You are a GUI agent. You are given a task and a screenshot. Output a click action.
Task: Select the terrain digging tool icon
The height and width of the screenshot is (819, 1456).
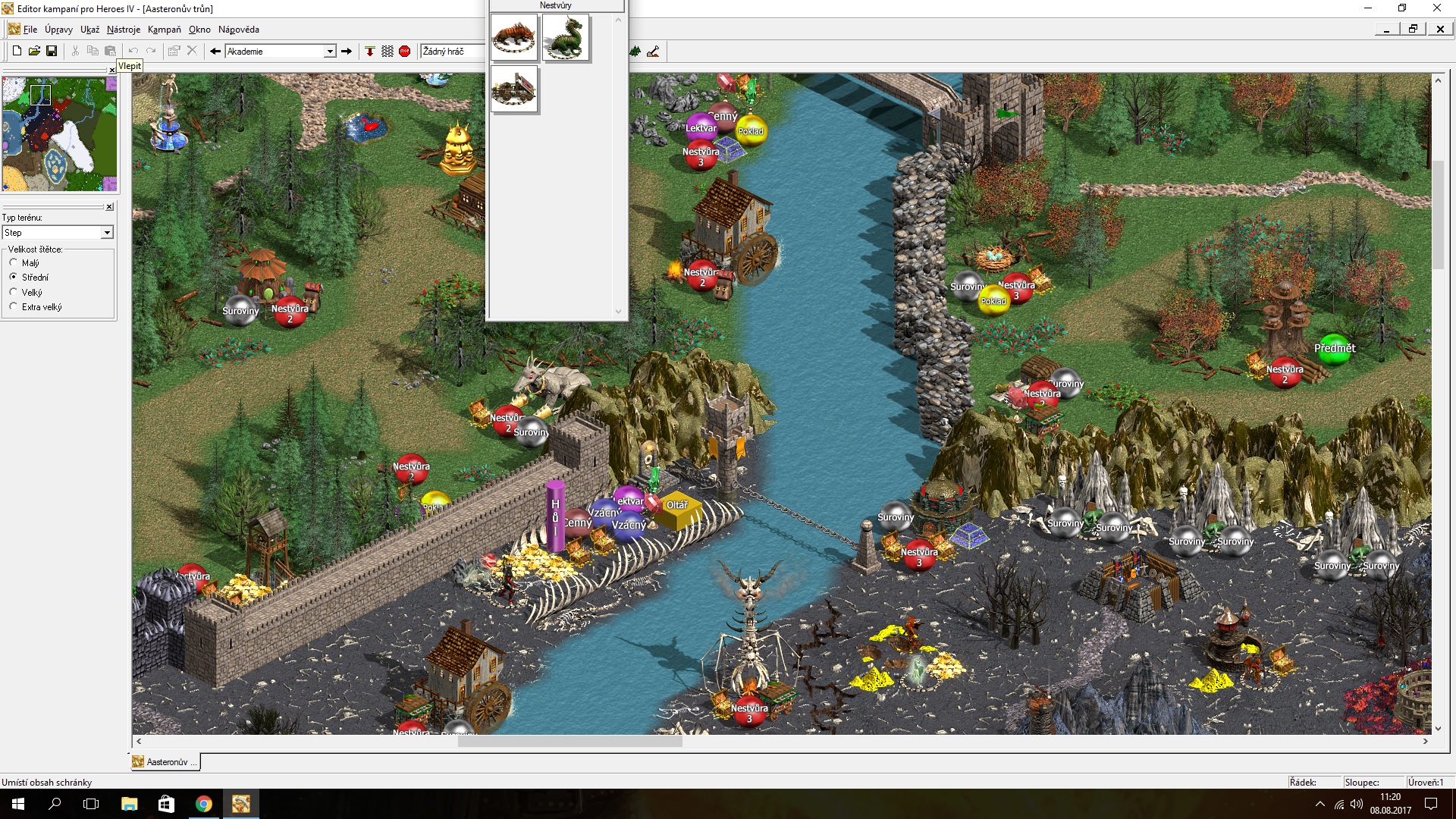[x=654, y=52]
